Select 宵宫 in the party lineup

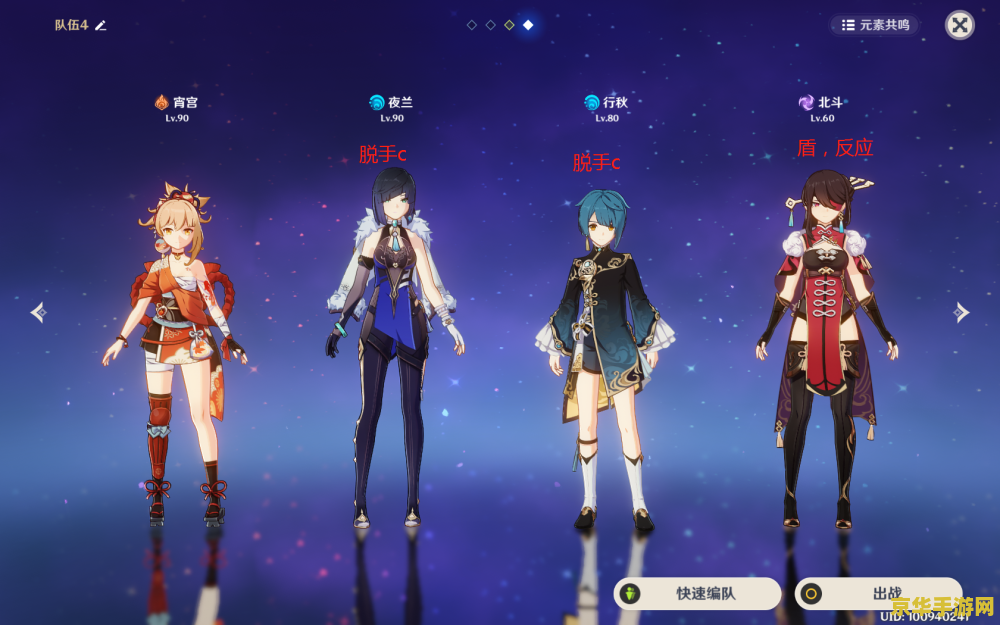coord(176,350)
